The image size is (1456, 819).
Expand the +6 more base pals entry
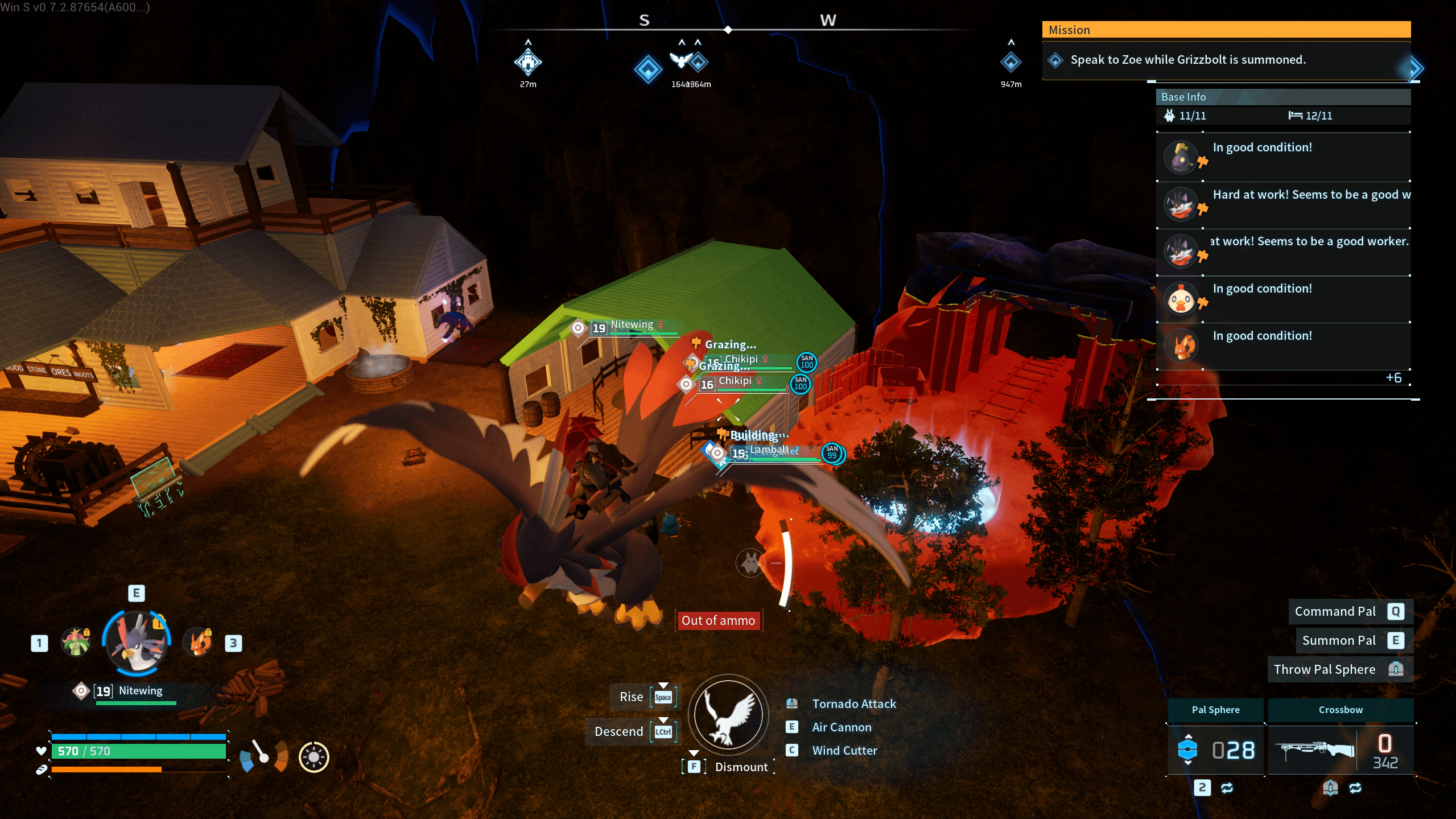[1393, 378]
